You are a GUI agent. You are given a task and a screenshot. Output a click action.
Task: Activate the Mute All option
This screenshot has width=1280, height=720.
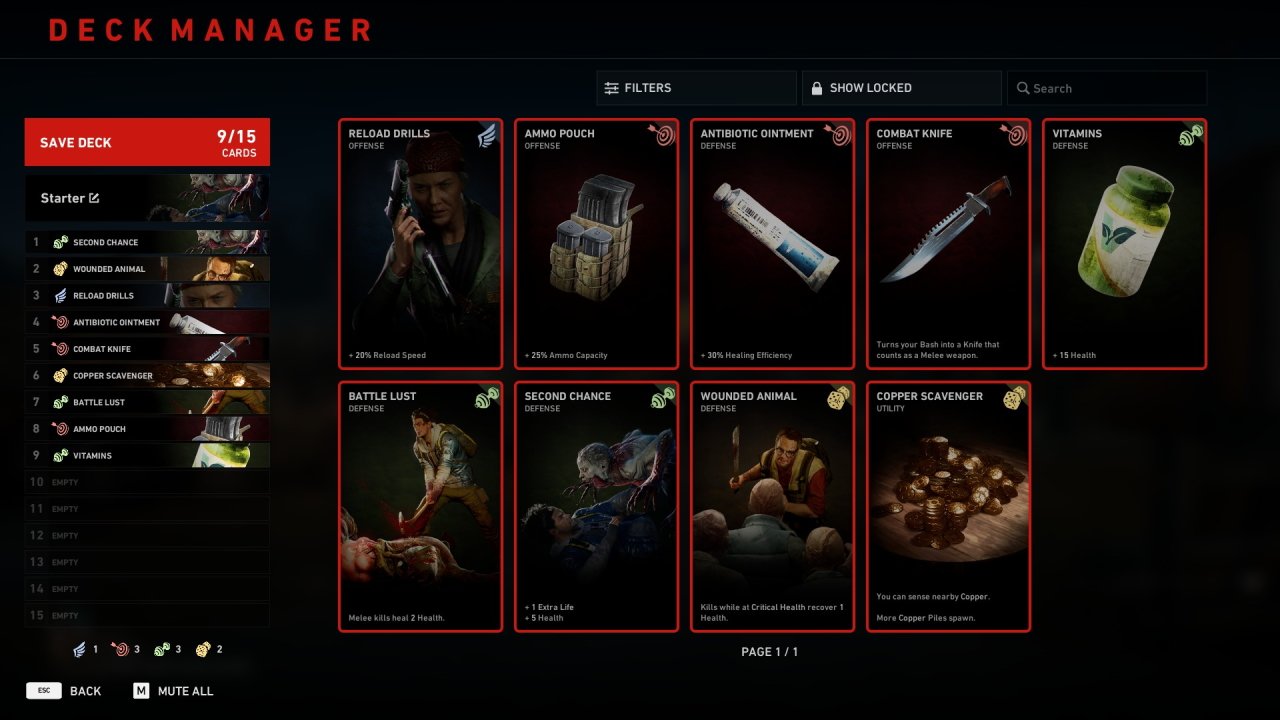pos(173,691)
